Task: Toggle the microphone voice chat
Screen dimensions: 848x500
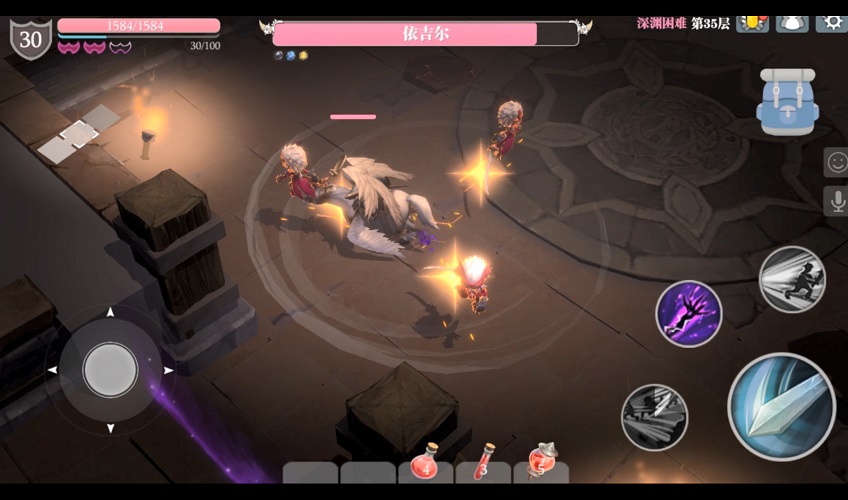Action: pyautogui.click(x=836, y=200)
